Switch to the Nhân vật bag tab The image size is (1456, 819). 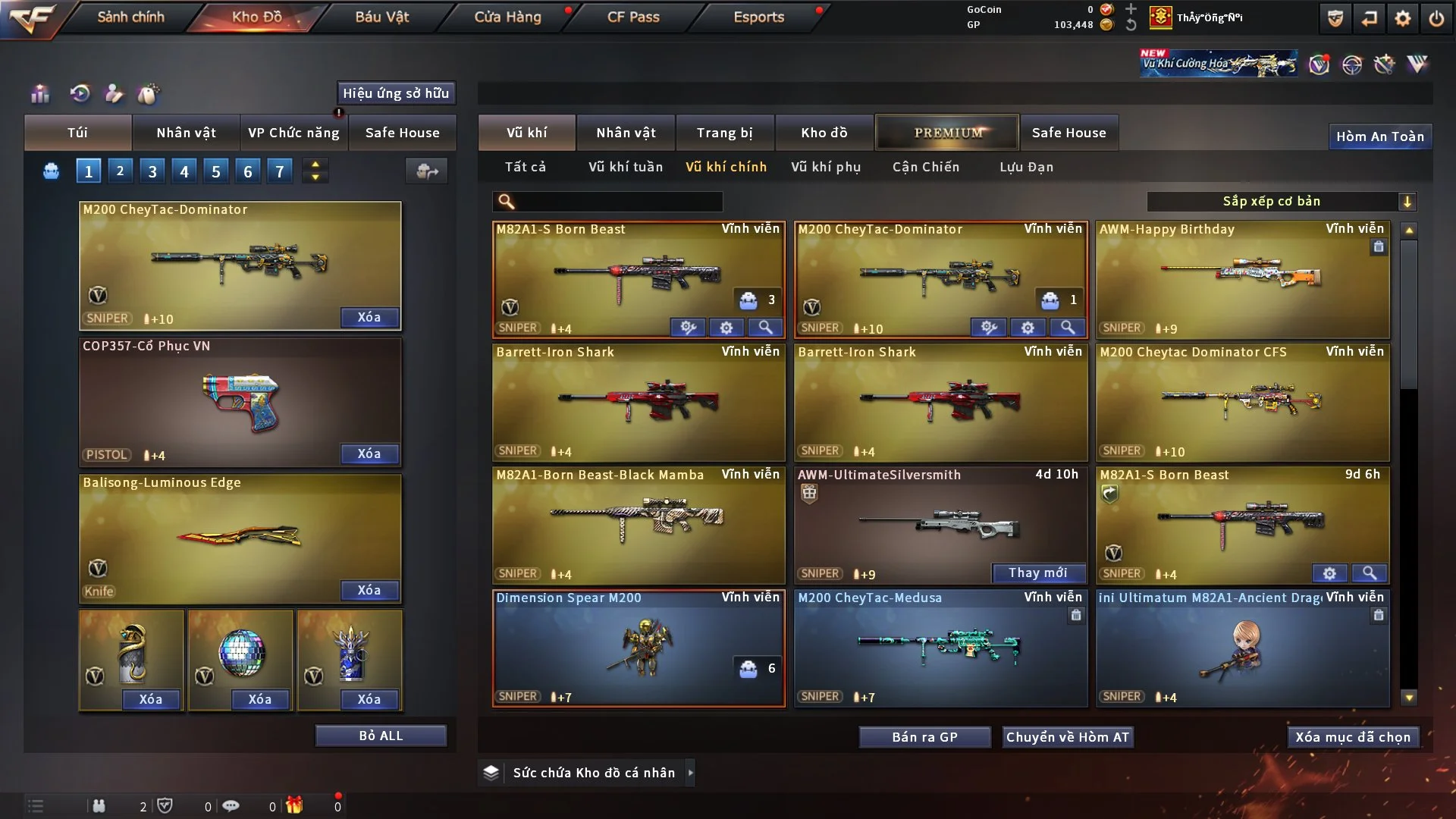click(x=186, y=133)
